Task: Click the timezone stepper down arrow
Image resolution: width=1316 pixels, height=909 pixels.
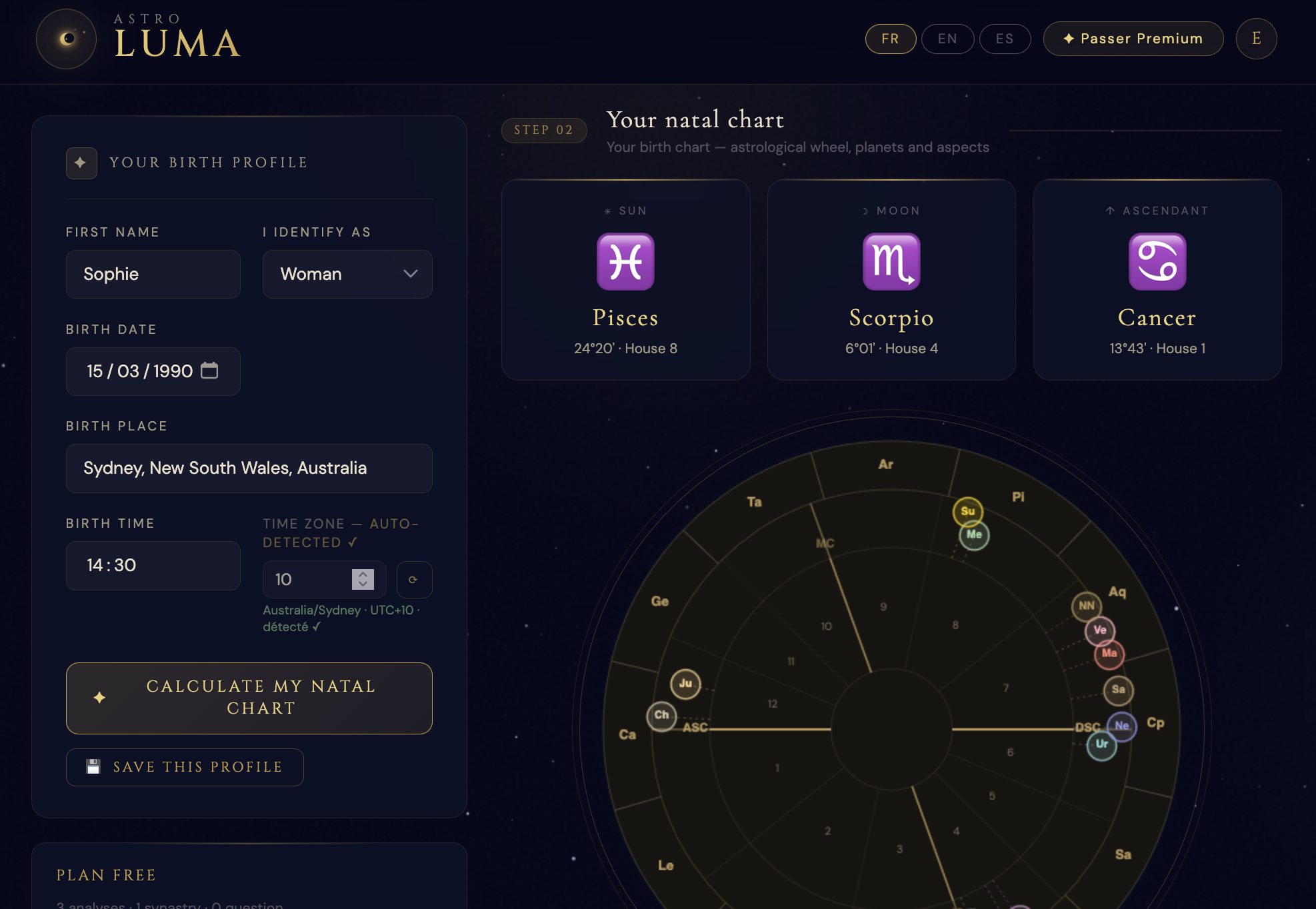Action: [x=361, y=585]
